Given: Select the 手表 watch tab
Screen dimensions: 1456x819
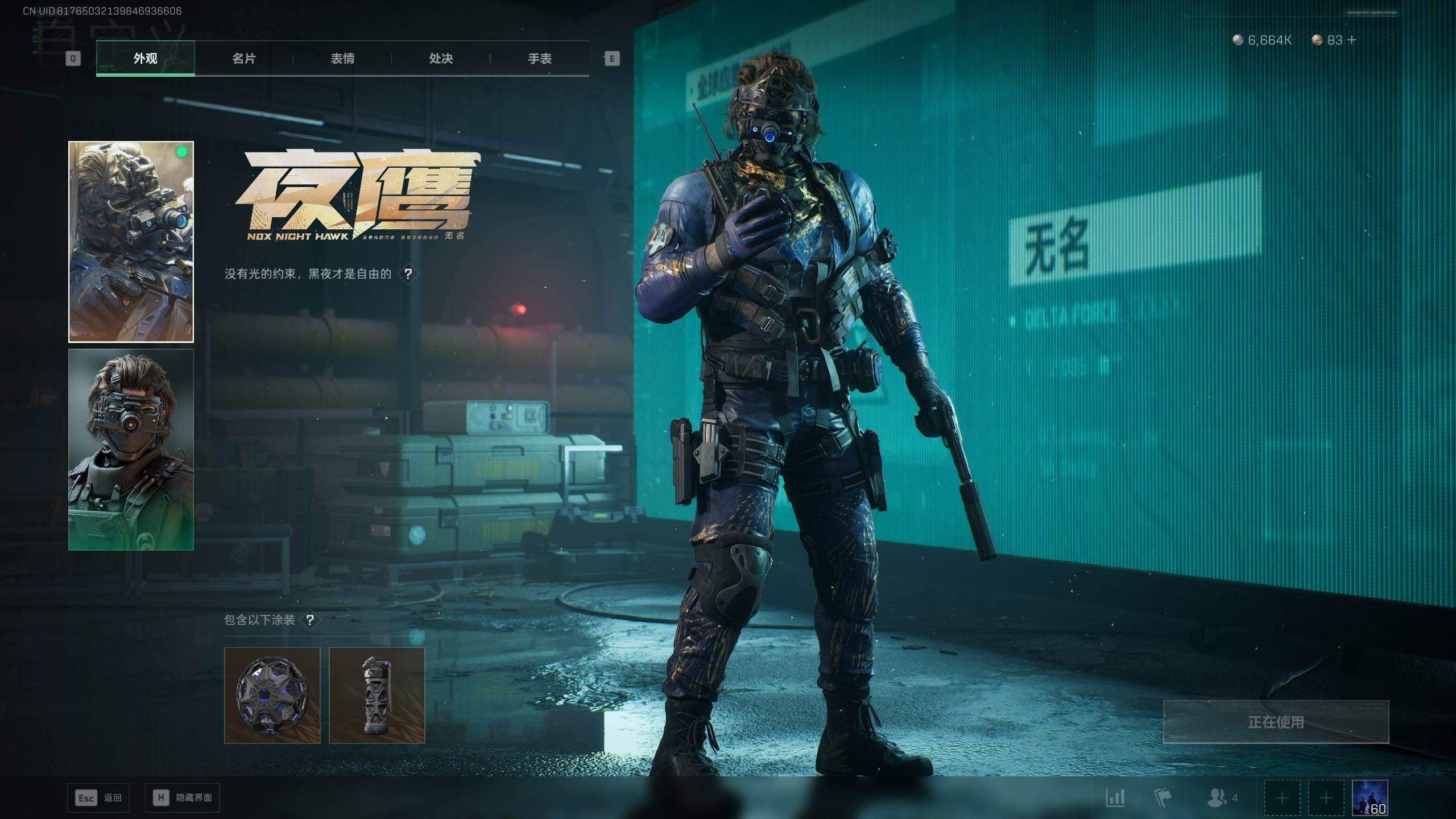Looking at the screenshot, I should tap(539, 59).
